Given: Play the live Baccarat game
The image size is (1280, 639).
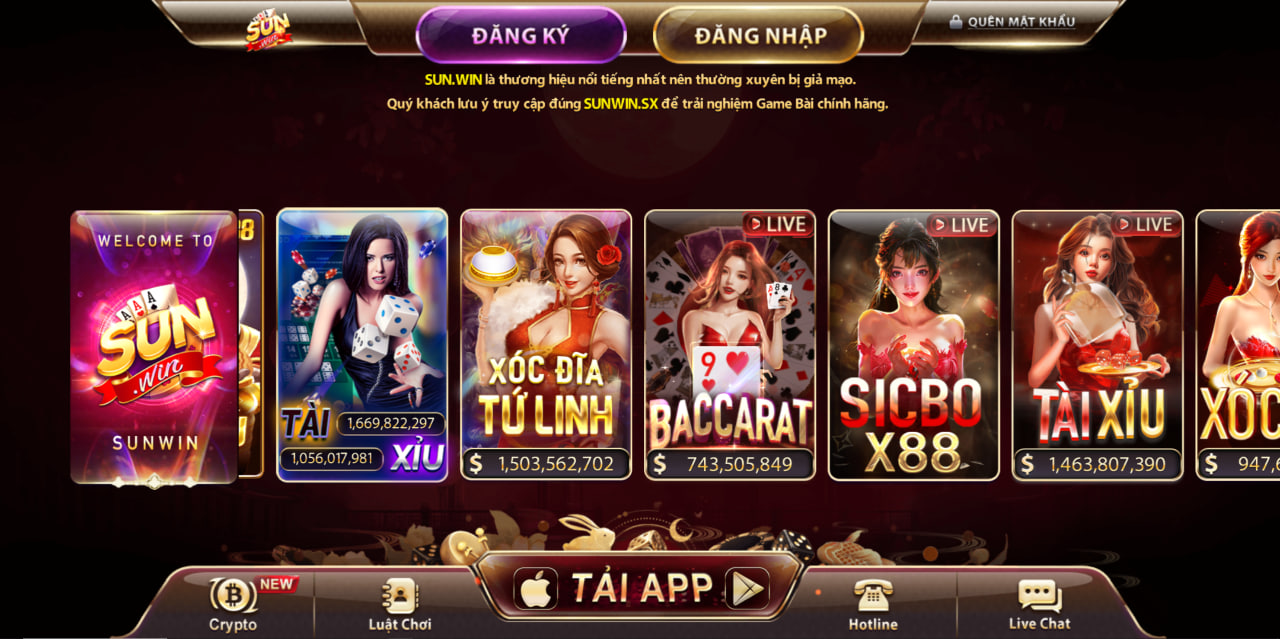Looking at the screenshot, I should point(730,345).
